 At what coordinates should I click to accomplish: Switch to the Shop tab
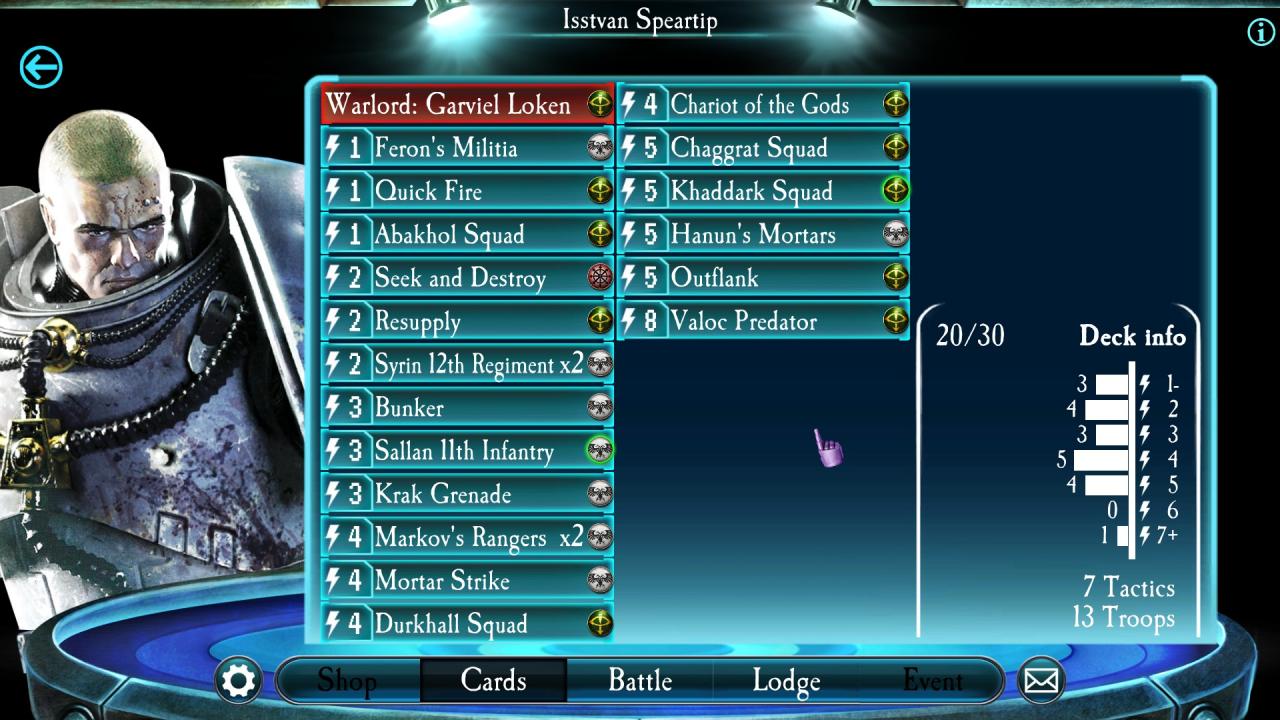click(347, 681)
